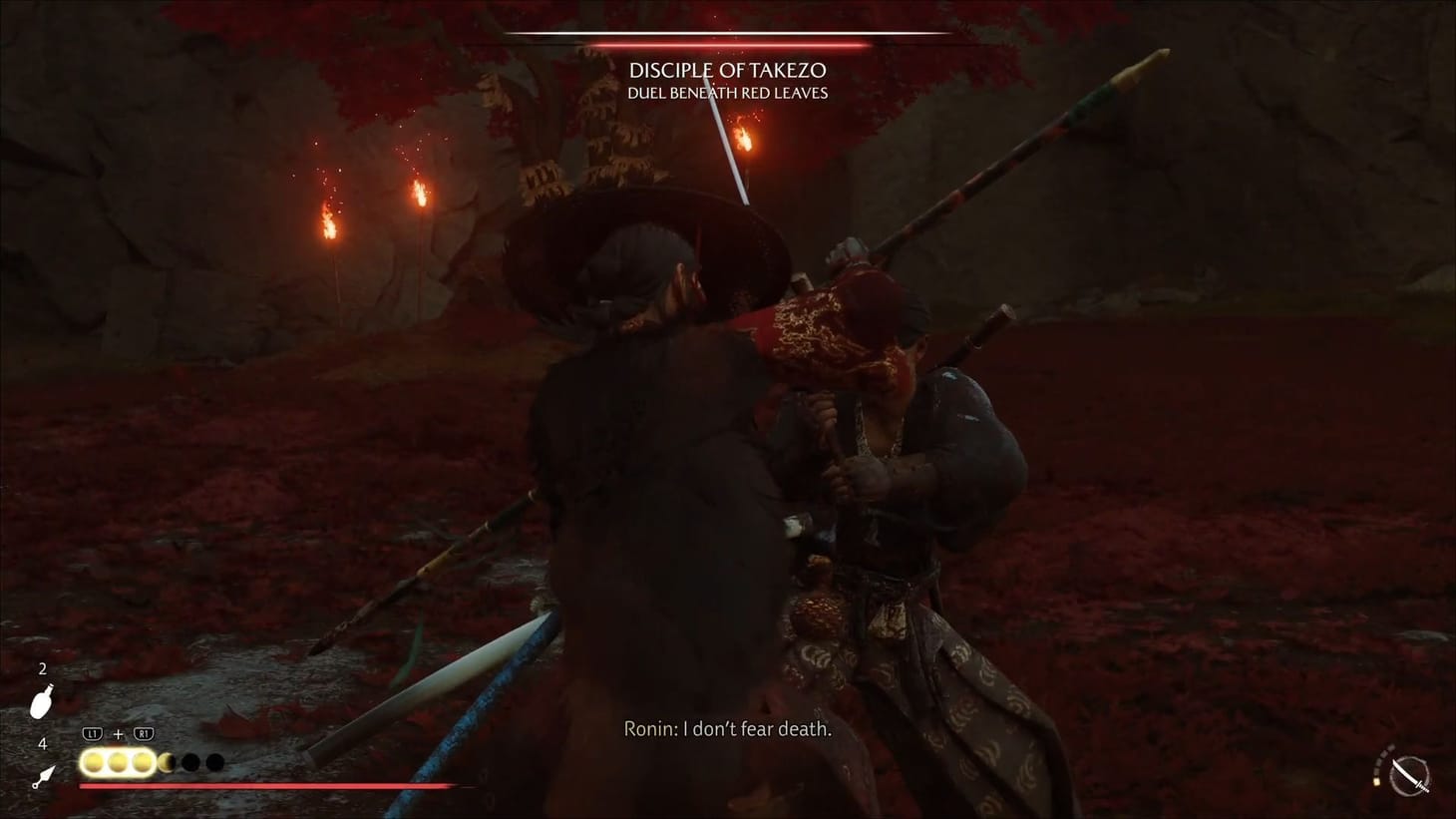Select the healing gourd icon
Viewport: 1456px width, 819px height.
[40, 703]
